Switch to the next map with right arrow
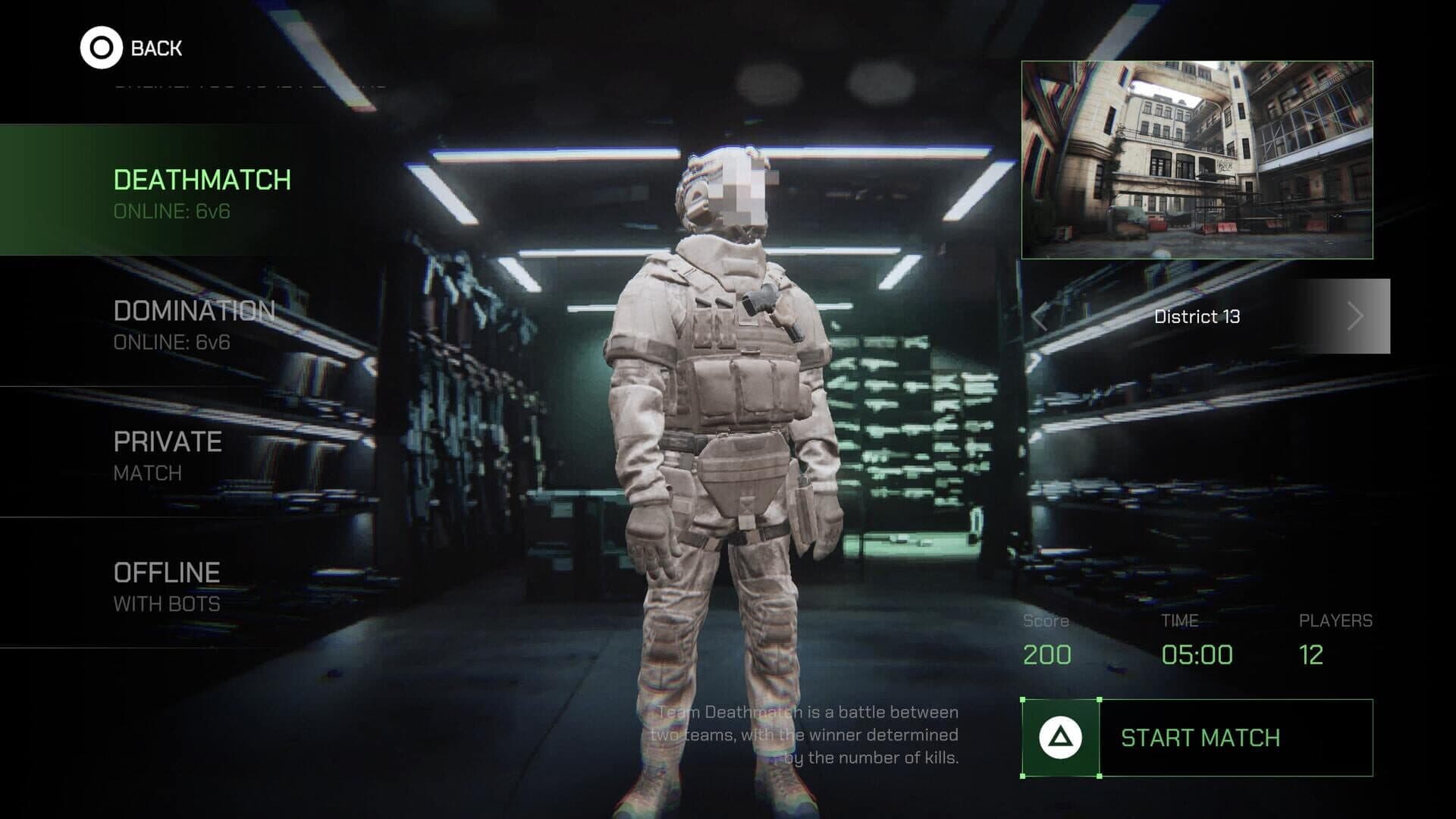 (1355, 316)
